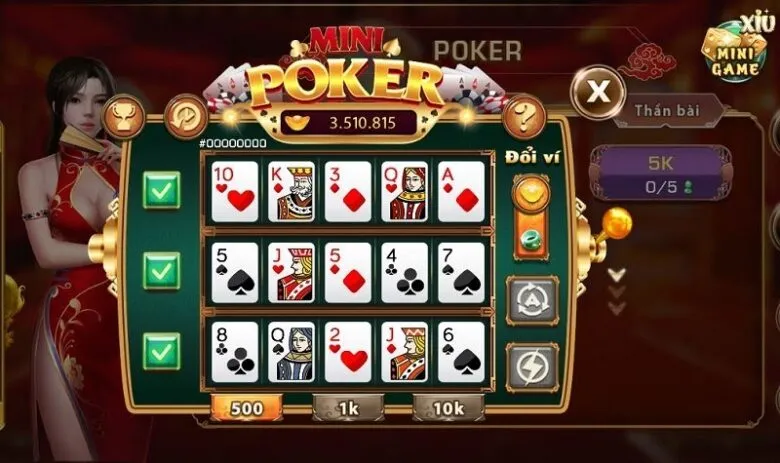Choose the 10k bet level
The width and height of the screenshot is (780, 463).
coord(448,408)
